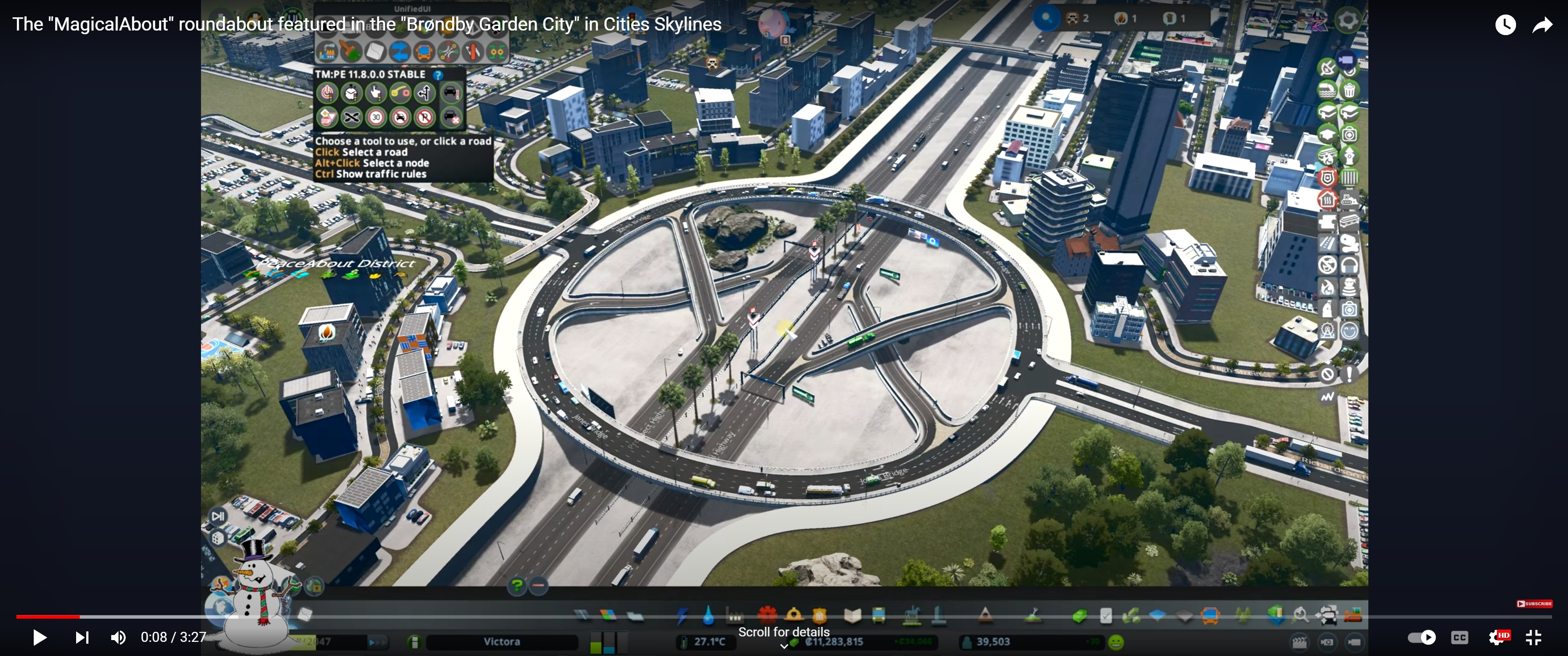Show the trash can info view
Screen dimensions: 1568x656
point(1350,91)
